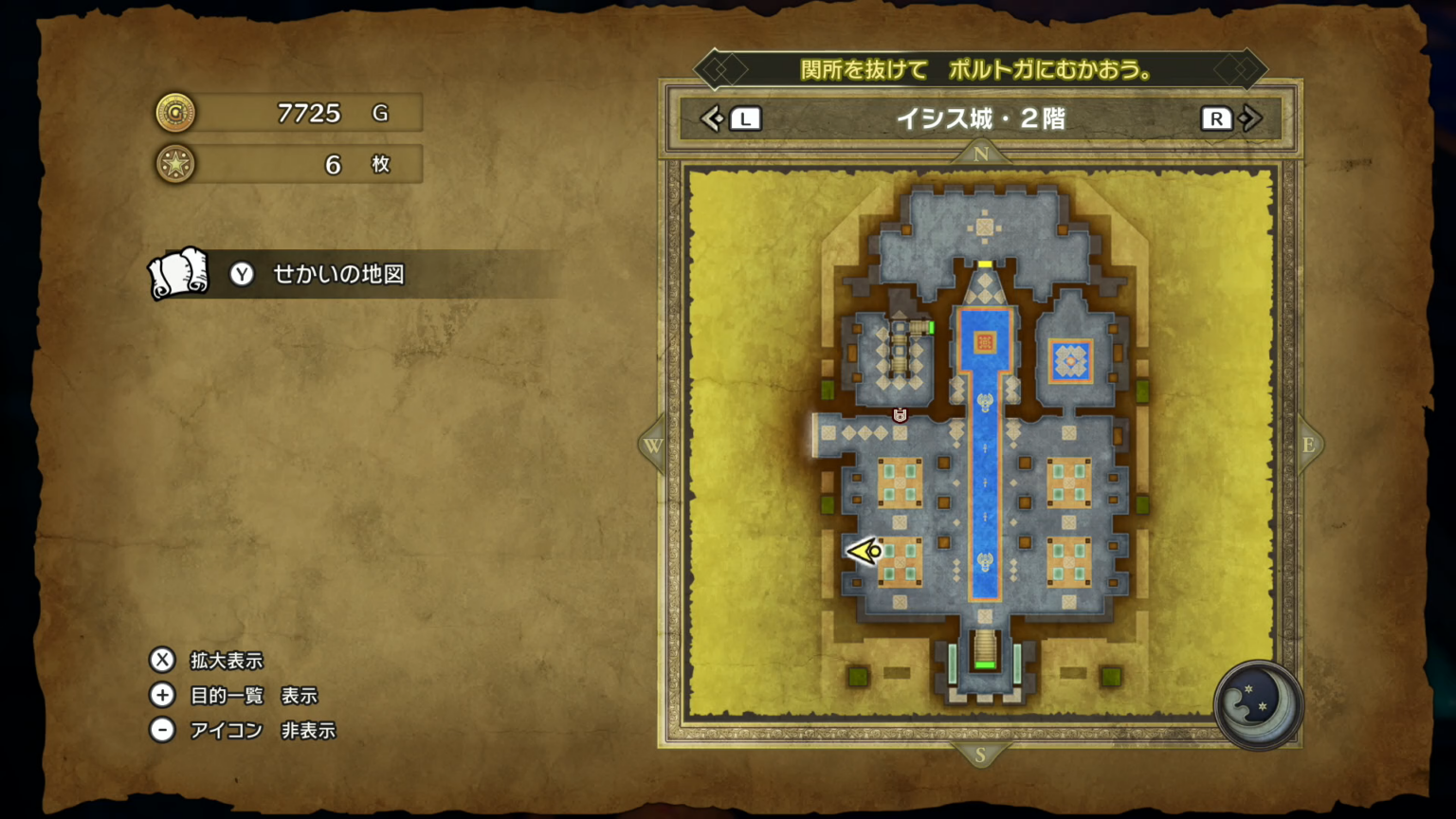
Task: Click the moon phase indicator
Action: [1258, 707]
